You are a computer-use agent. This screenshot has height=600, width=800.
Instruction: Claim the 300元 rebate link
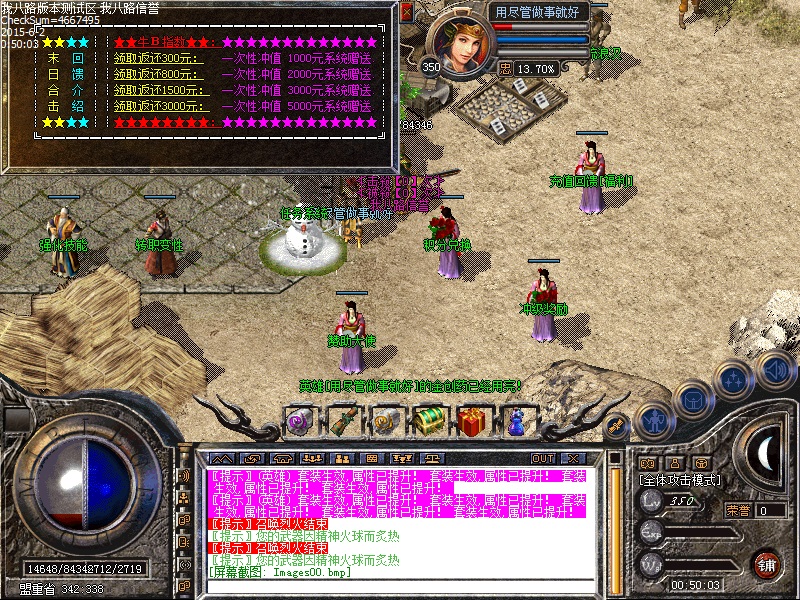point(157,59)
